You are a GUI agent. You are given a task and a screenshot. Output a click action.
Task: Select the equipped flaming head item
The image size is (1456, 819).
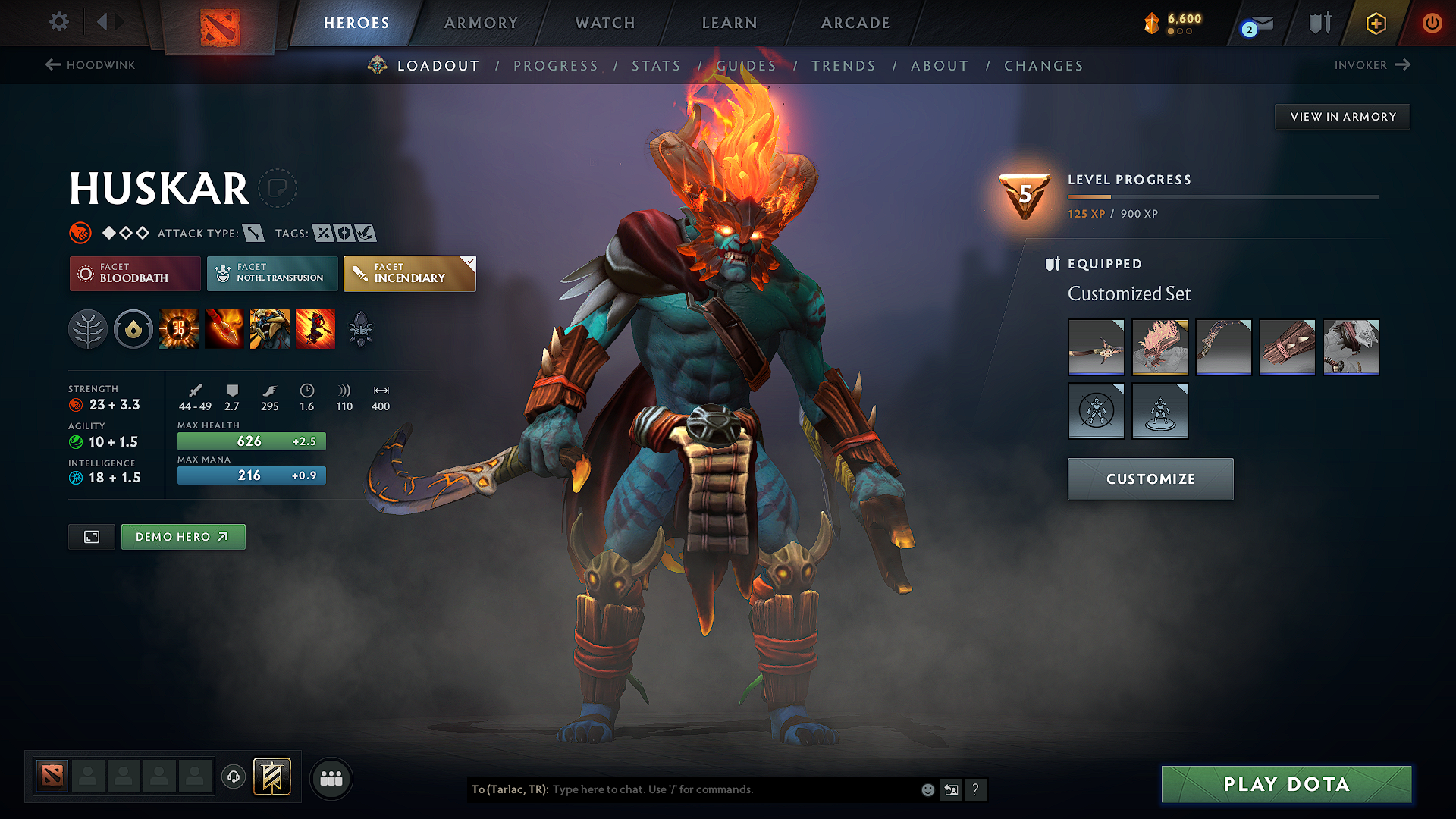(x=1159, y=347)
